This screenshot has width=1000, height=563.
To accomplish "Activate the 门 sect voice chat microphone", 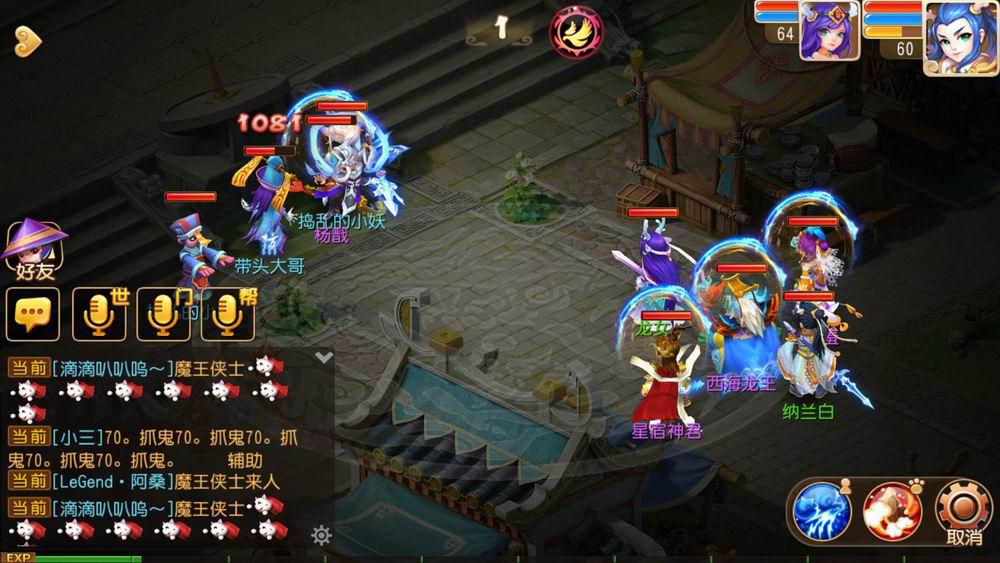I will pos(163,314).
